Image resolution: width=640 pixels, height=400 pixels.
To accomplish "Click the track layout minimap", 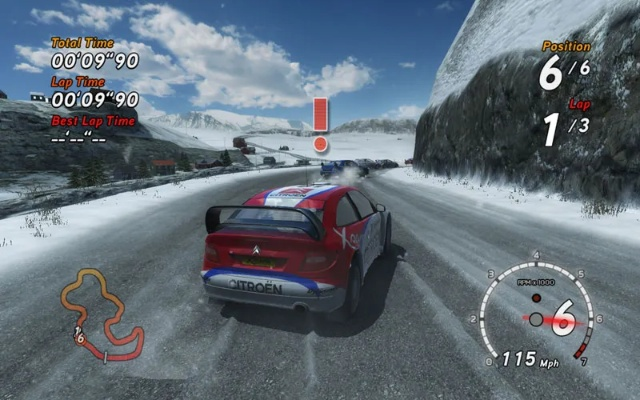I will pos(98,314).
